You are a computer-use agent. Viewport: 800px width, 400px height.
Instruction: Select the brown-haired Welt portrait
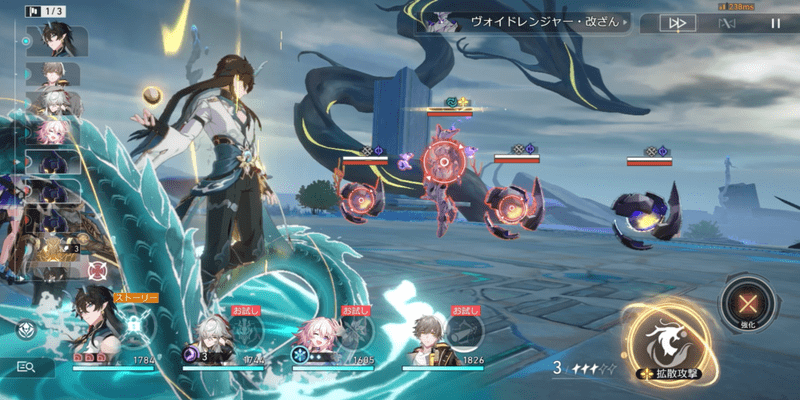430,332
